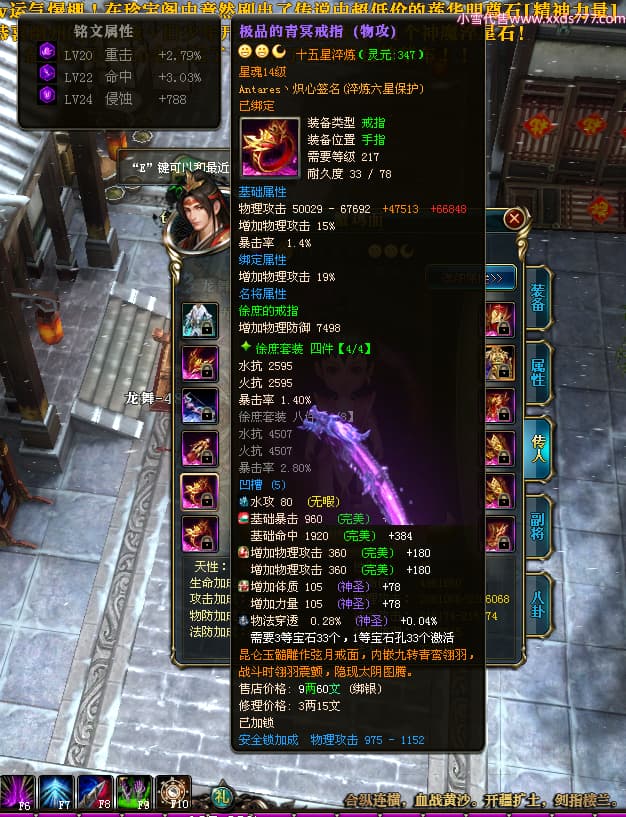
Task: Activate the golden compass skill labelled F10
Action: point(175,793)
